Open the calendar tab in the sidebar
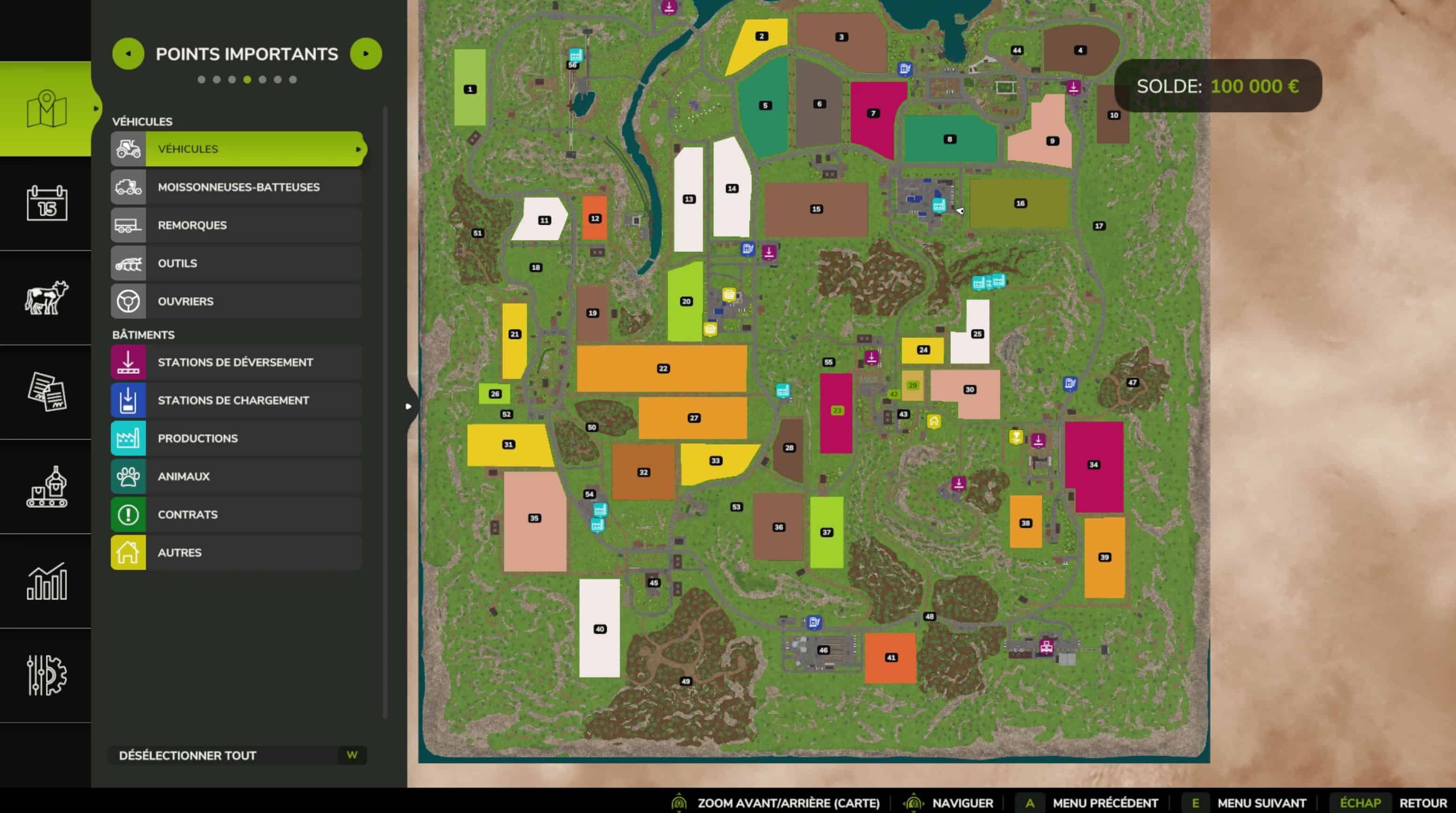 pyautogui.click(x=46, y=203)
